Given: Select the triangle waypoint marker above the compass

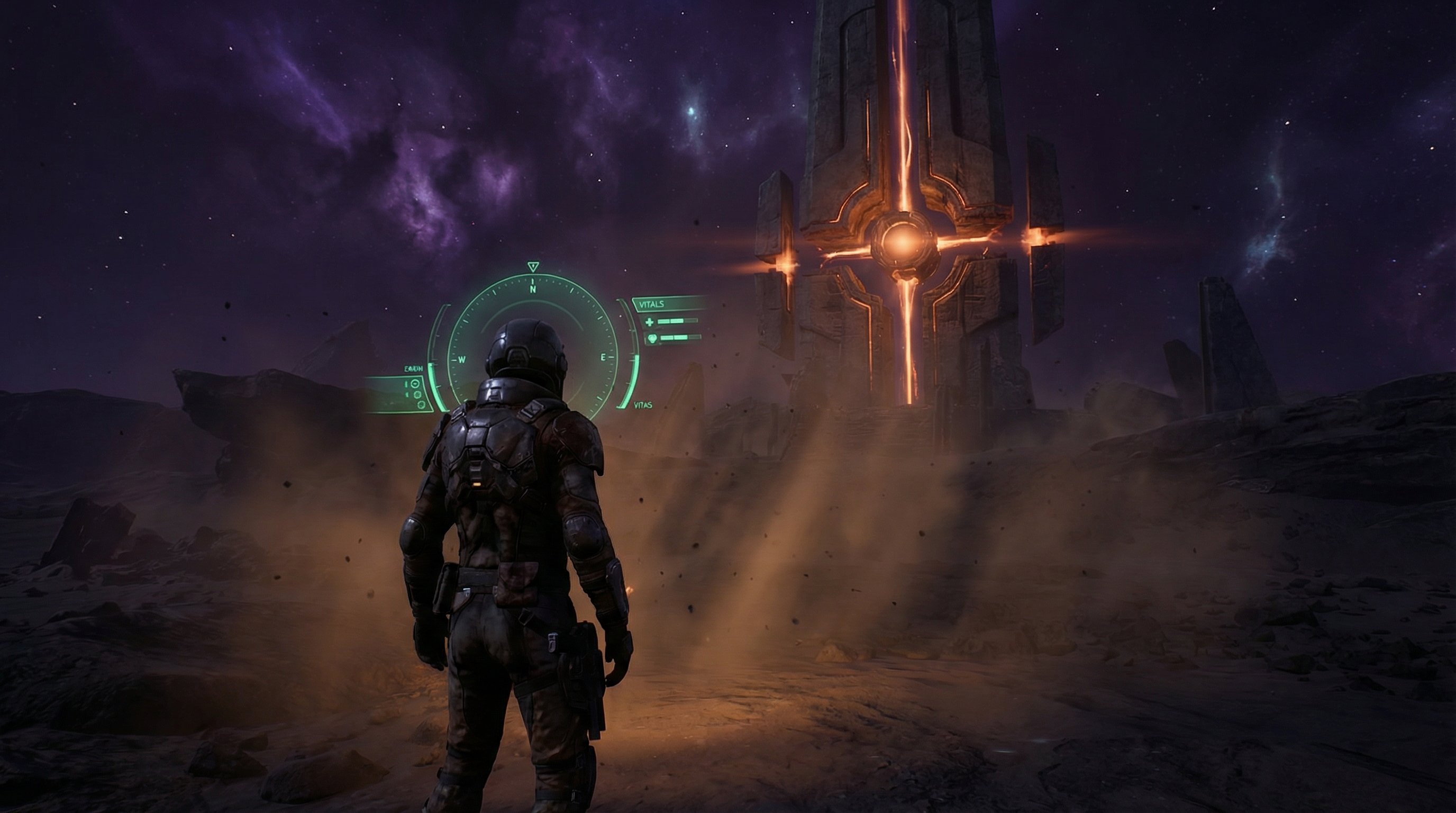Looking at the screenshot, I should [x=532, y=267].
